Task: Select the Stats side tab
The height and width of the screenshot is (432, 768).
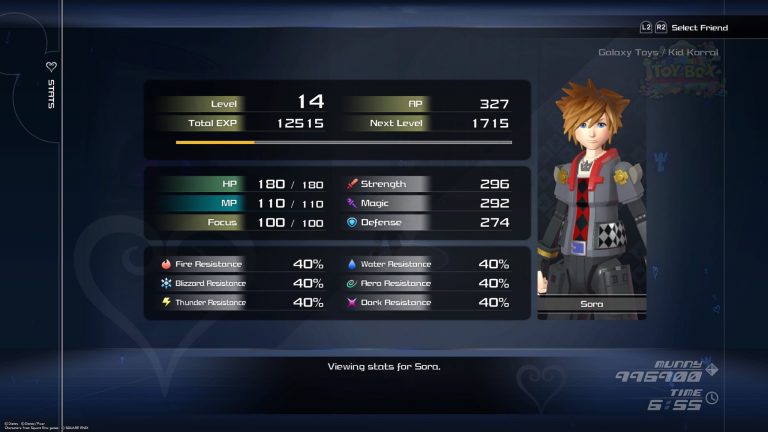Action: [52, 88]
